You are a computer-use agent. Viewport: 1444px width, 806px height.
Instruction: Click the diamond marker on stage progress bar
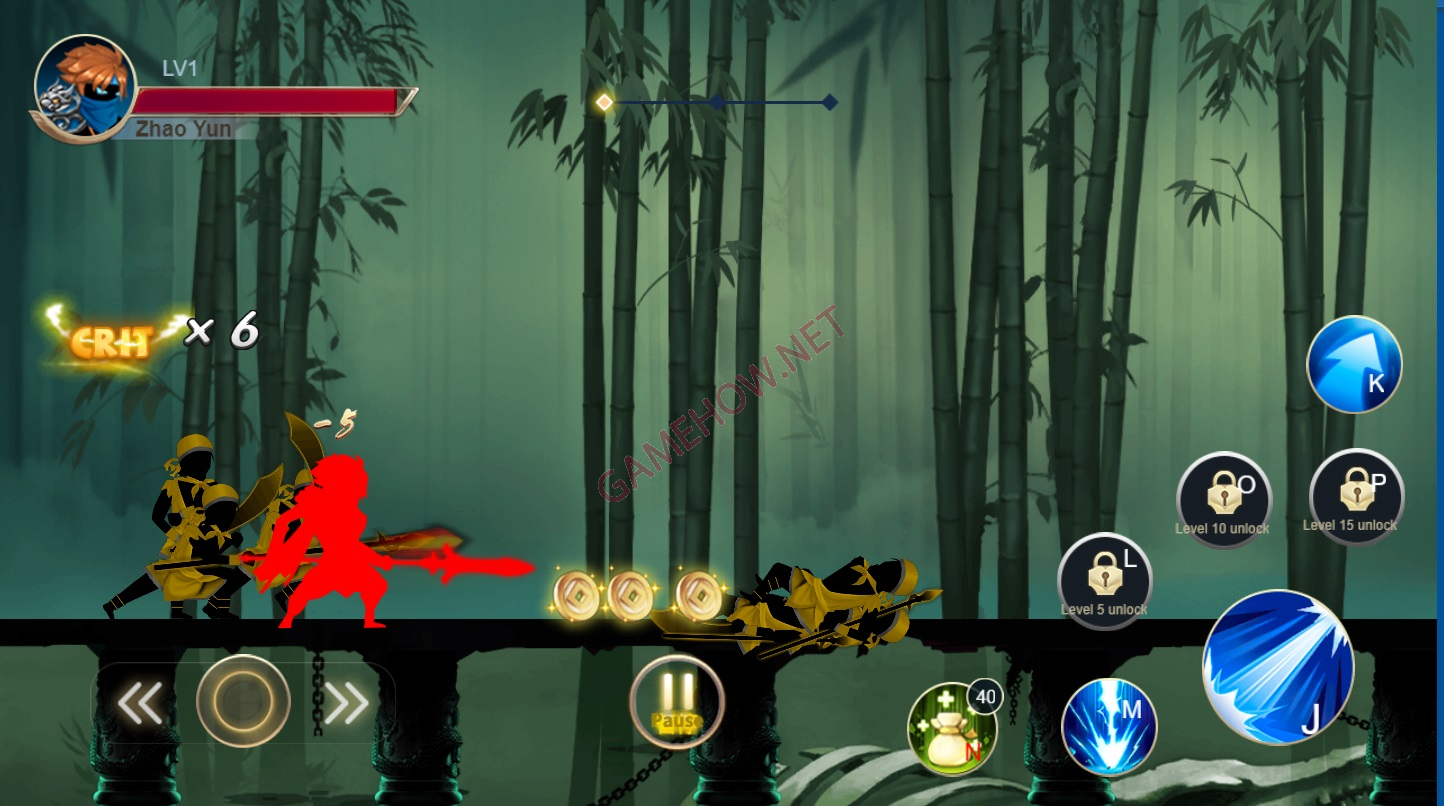tap(830, 100)
